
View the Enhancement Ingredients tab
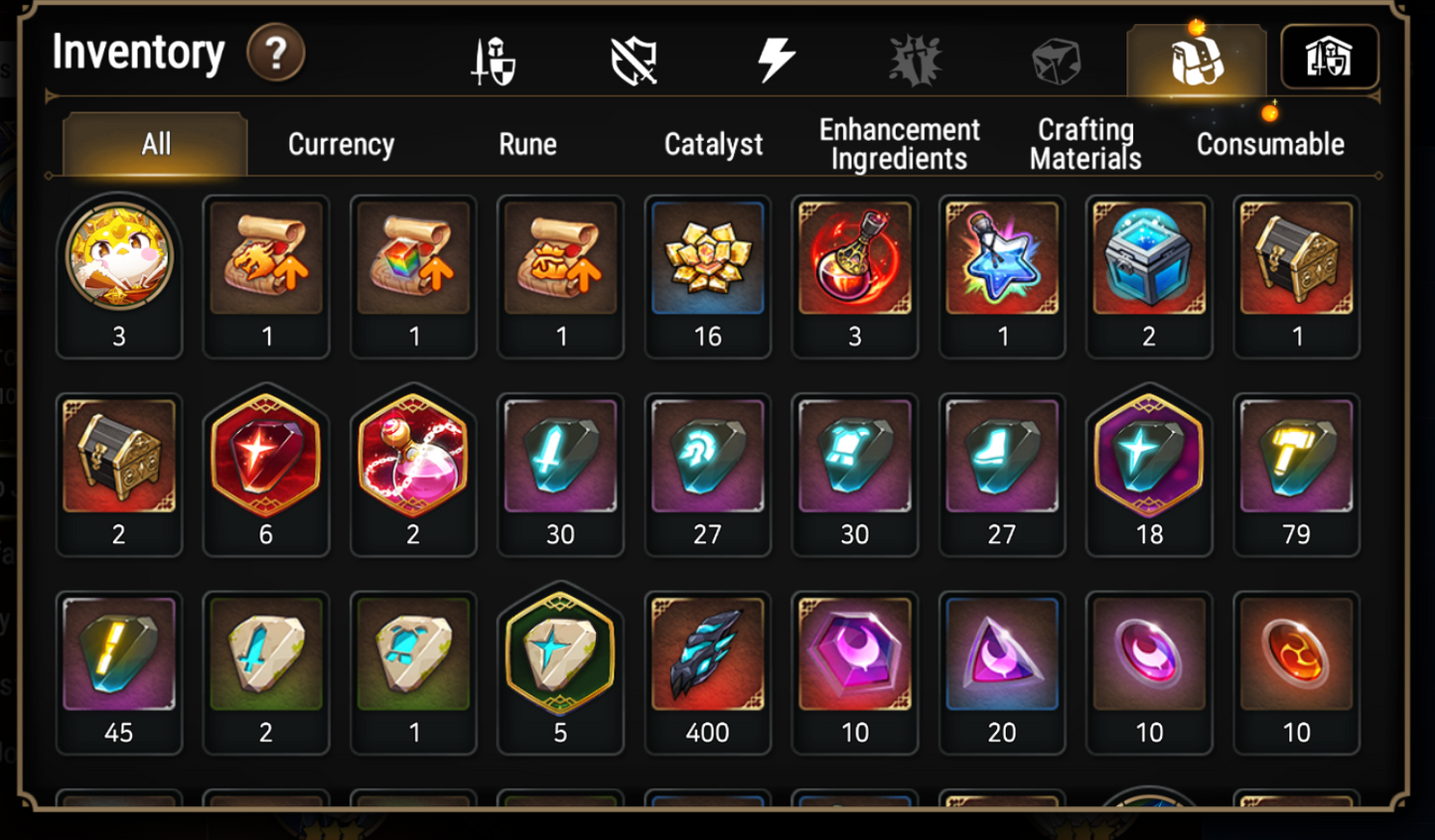898,142
